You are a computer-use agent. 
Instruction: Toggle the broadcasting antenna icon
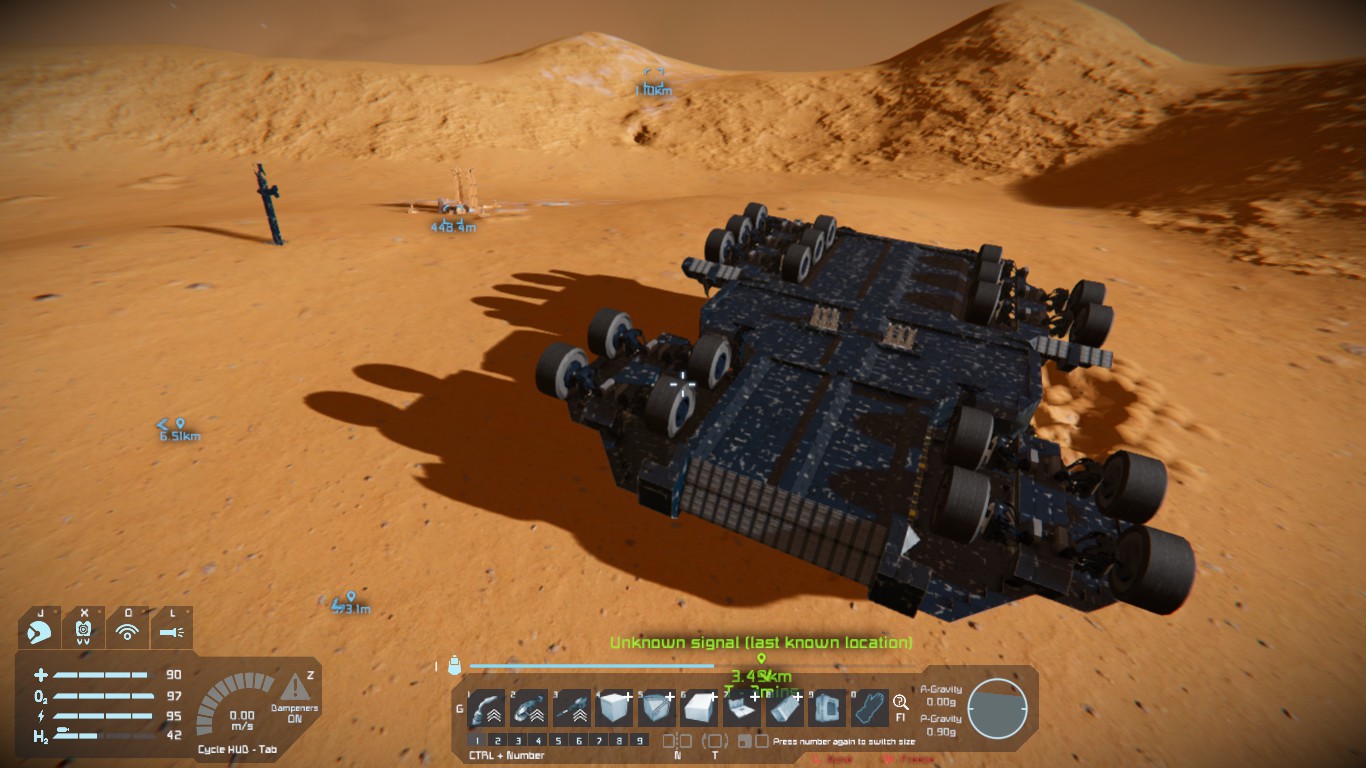pyautogui.click(x=127, y=631)
